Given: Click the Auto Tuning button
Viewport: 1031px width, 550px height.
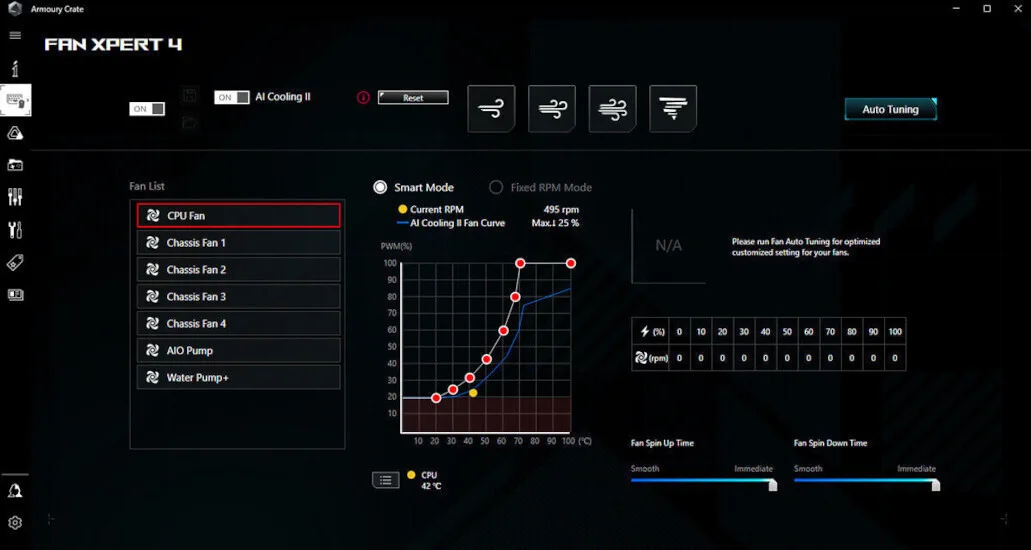Looking at the screenshot, I should pos(890,109).
